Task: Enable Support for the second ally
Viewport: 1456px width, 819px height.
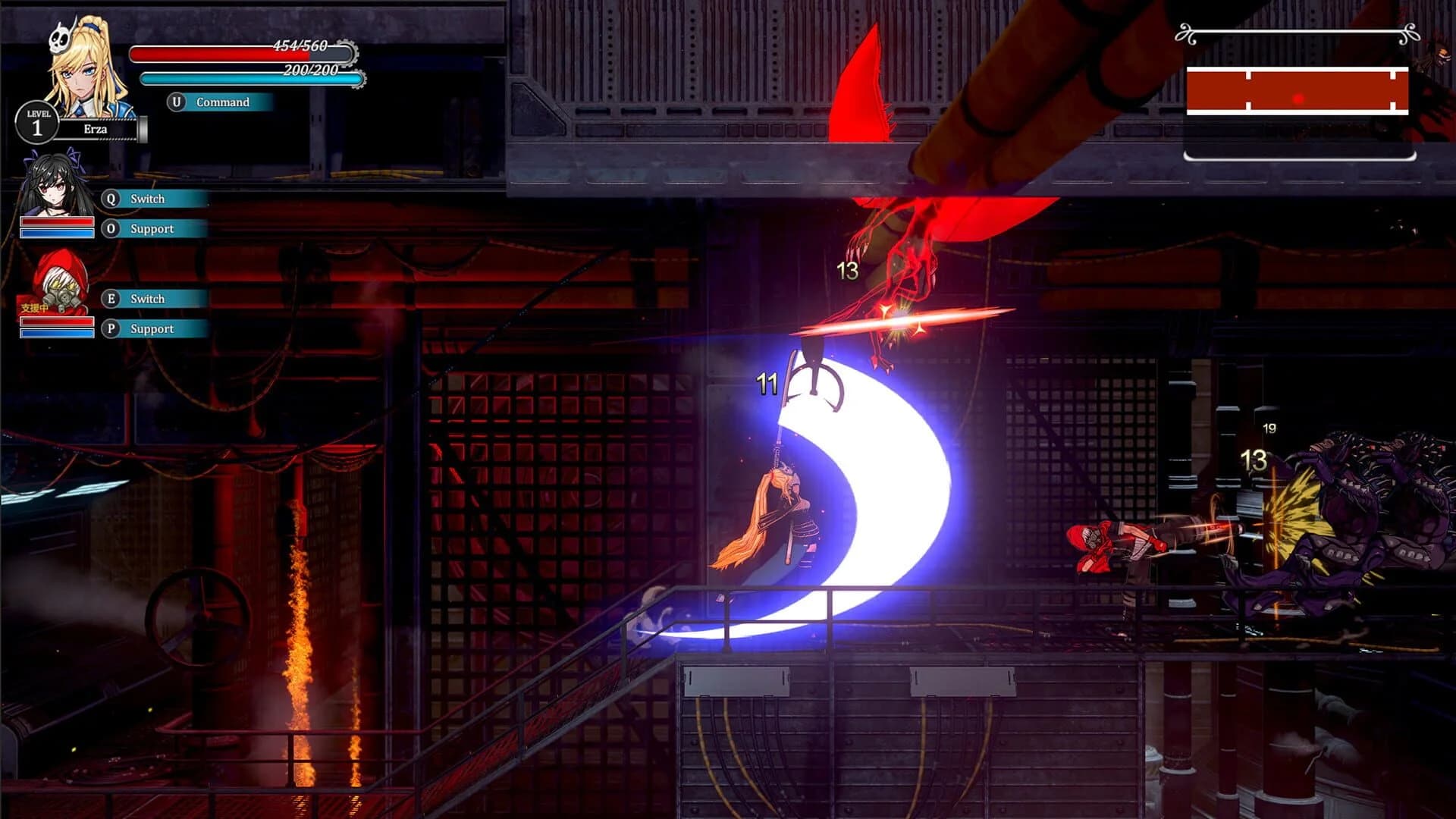Action: pyautogui.click(x=152, y=229)
